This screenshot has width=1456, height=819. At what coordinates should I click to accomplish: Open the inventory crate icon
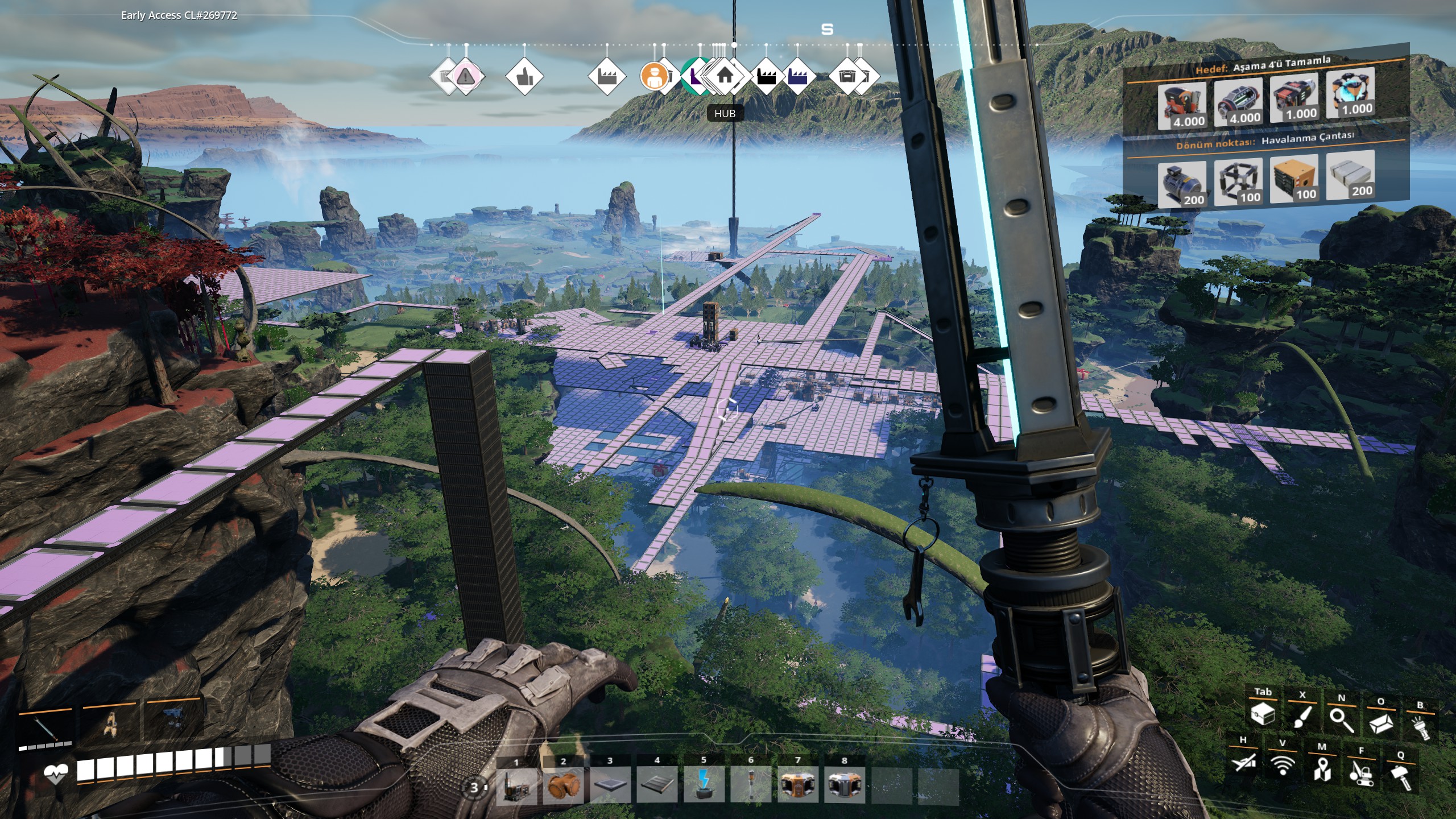click(x=1263, y=714)
